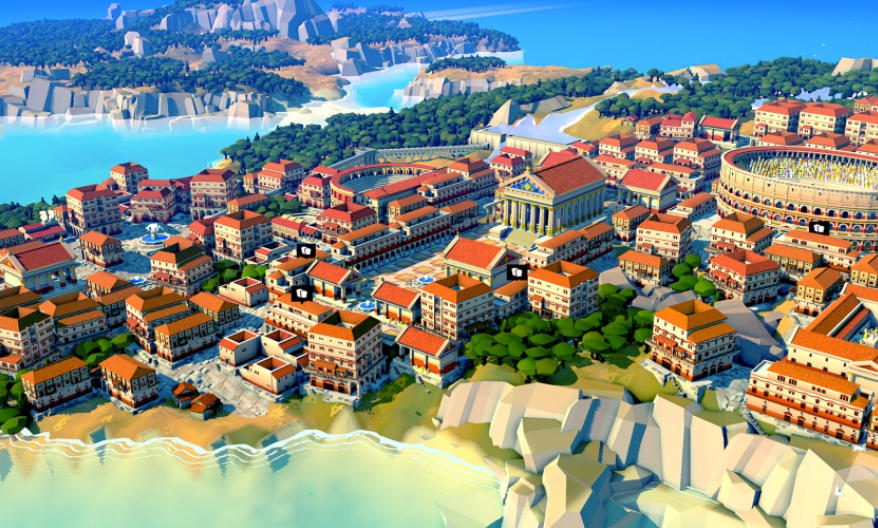Select the black marker icon nearest the plaza fountain

[x=516, y=272]
